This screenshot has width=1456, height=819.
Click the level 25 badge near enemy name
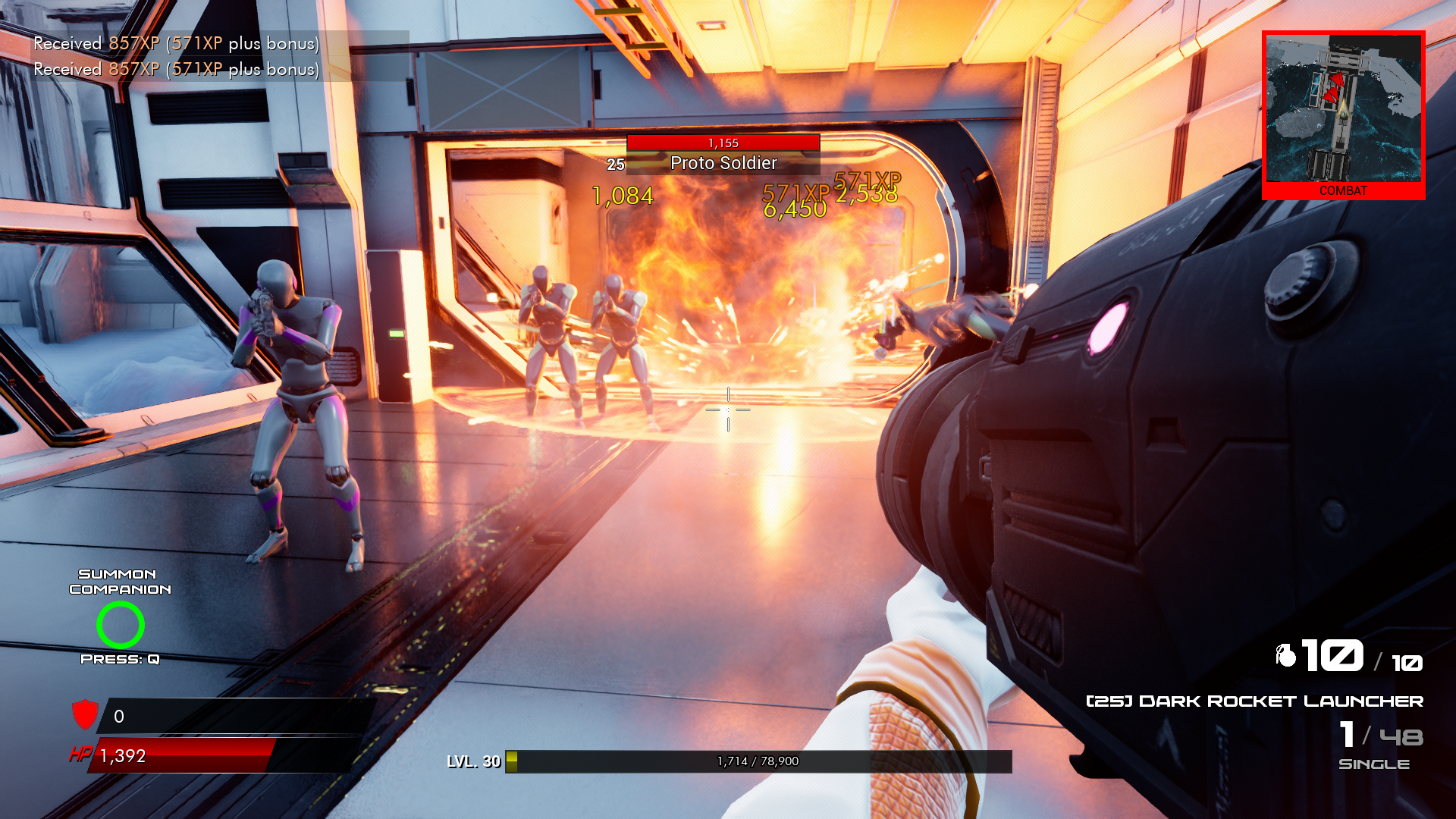point(614,163)
